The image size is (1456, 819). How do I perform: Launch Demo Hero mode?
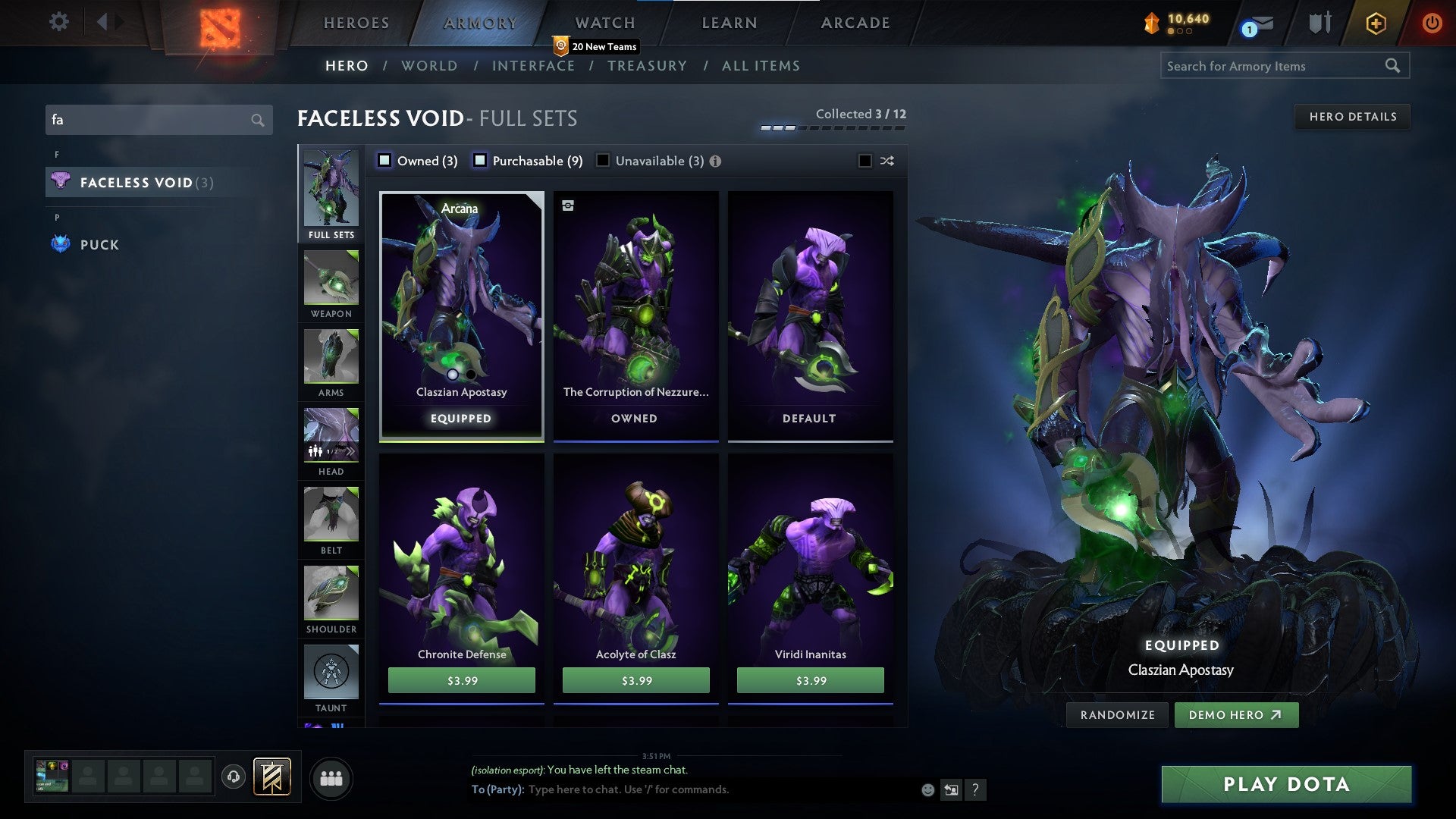[1236, 715]
